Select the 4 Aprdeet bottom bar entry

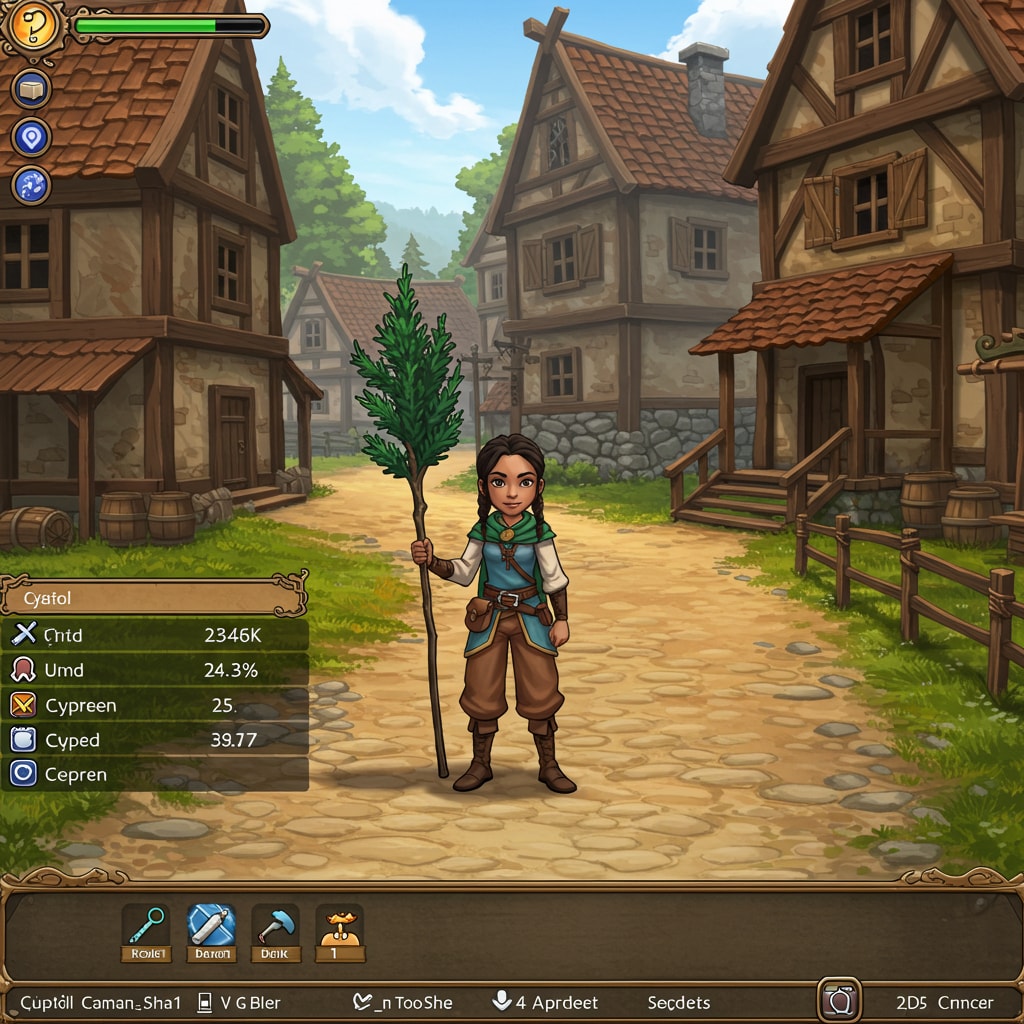click(x=546, y=1002)
